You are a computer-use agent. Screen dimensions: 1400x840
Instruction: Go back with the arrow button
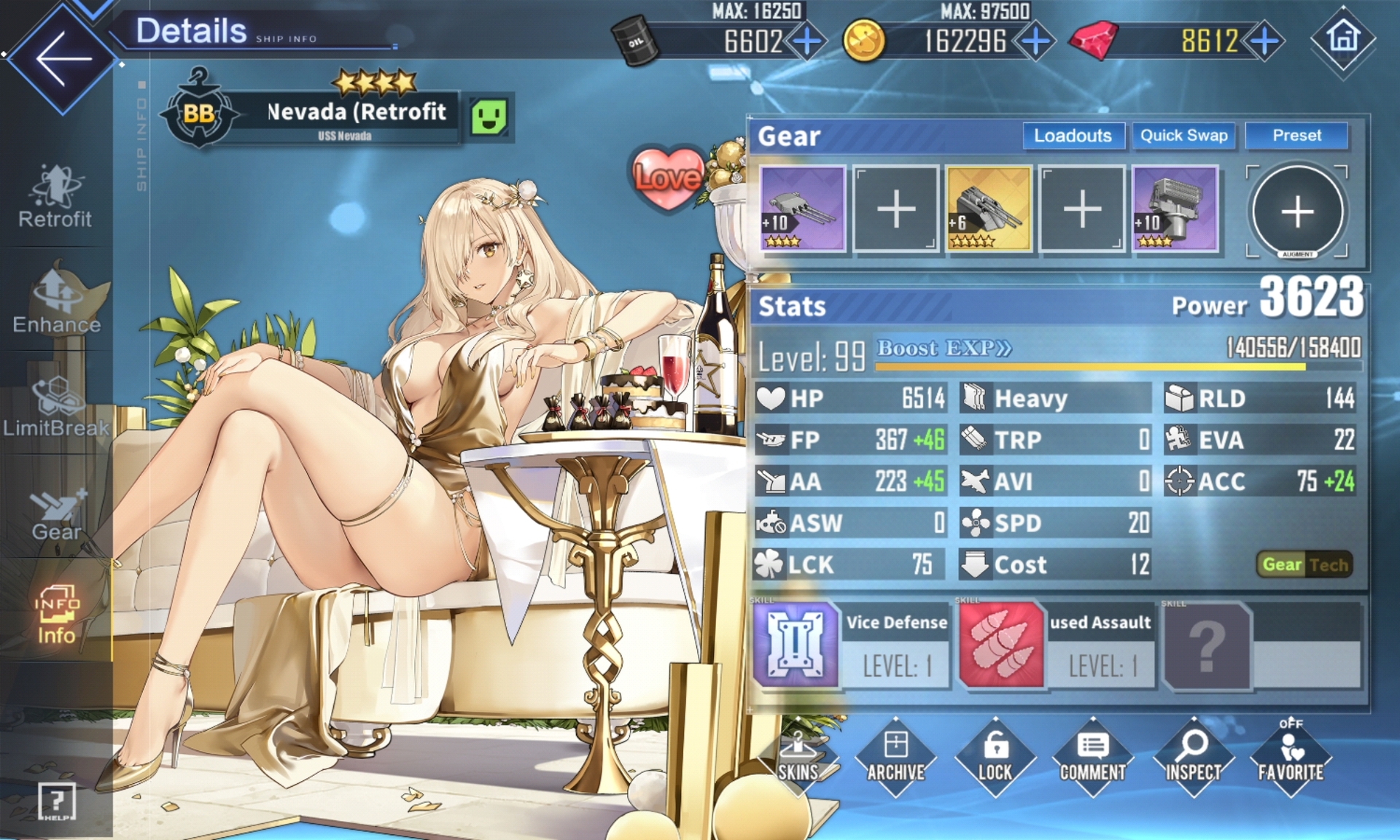pyautogui.click(x=62, y=58)
